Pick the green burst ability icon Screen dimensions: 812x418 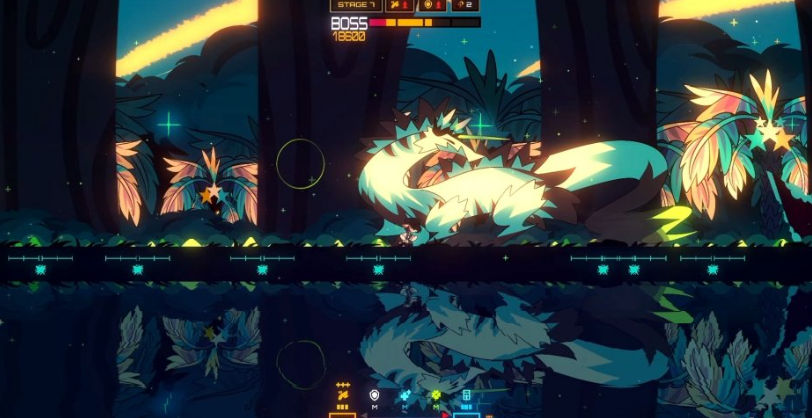(x=436, y=396)
